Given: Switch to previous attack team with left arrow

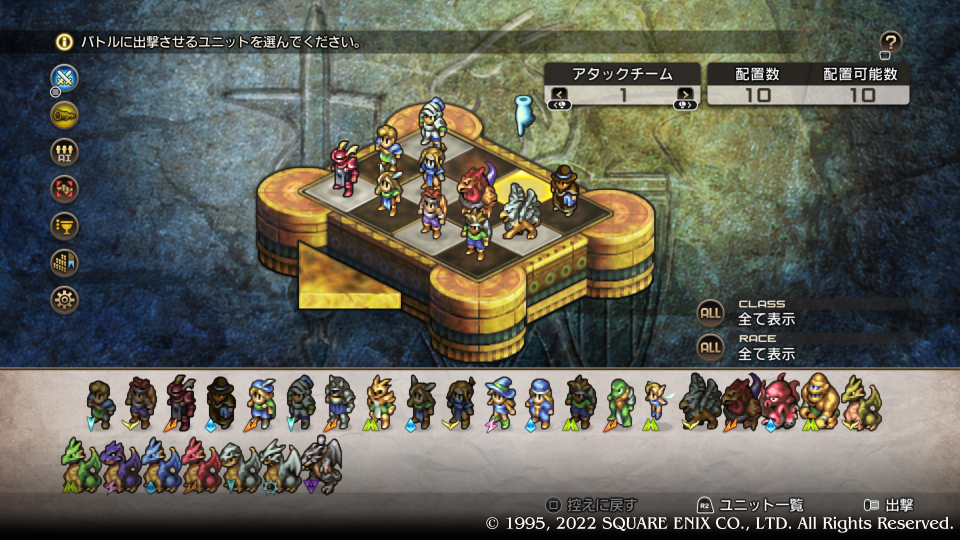Looking at the screenshot, I should point(560,95).
